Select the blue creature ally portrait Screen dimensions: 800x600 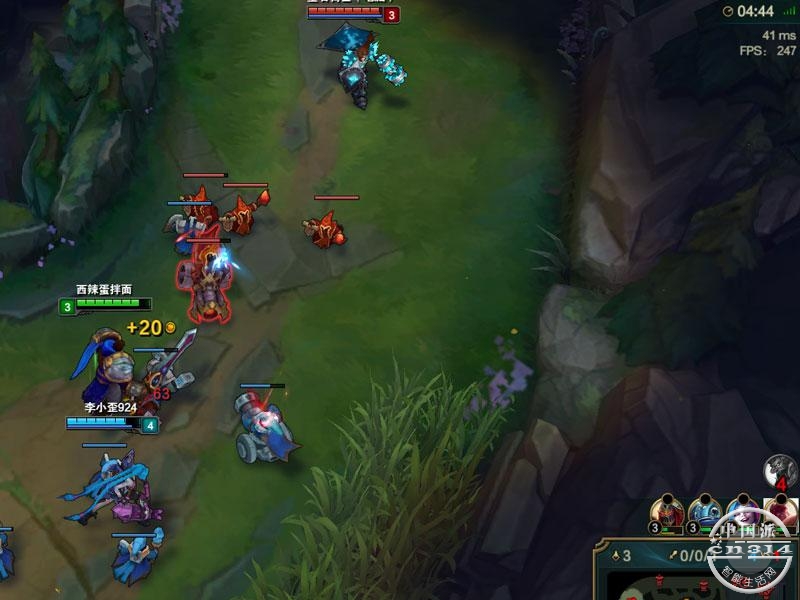[x=706, y=510]
